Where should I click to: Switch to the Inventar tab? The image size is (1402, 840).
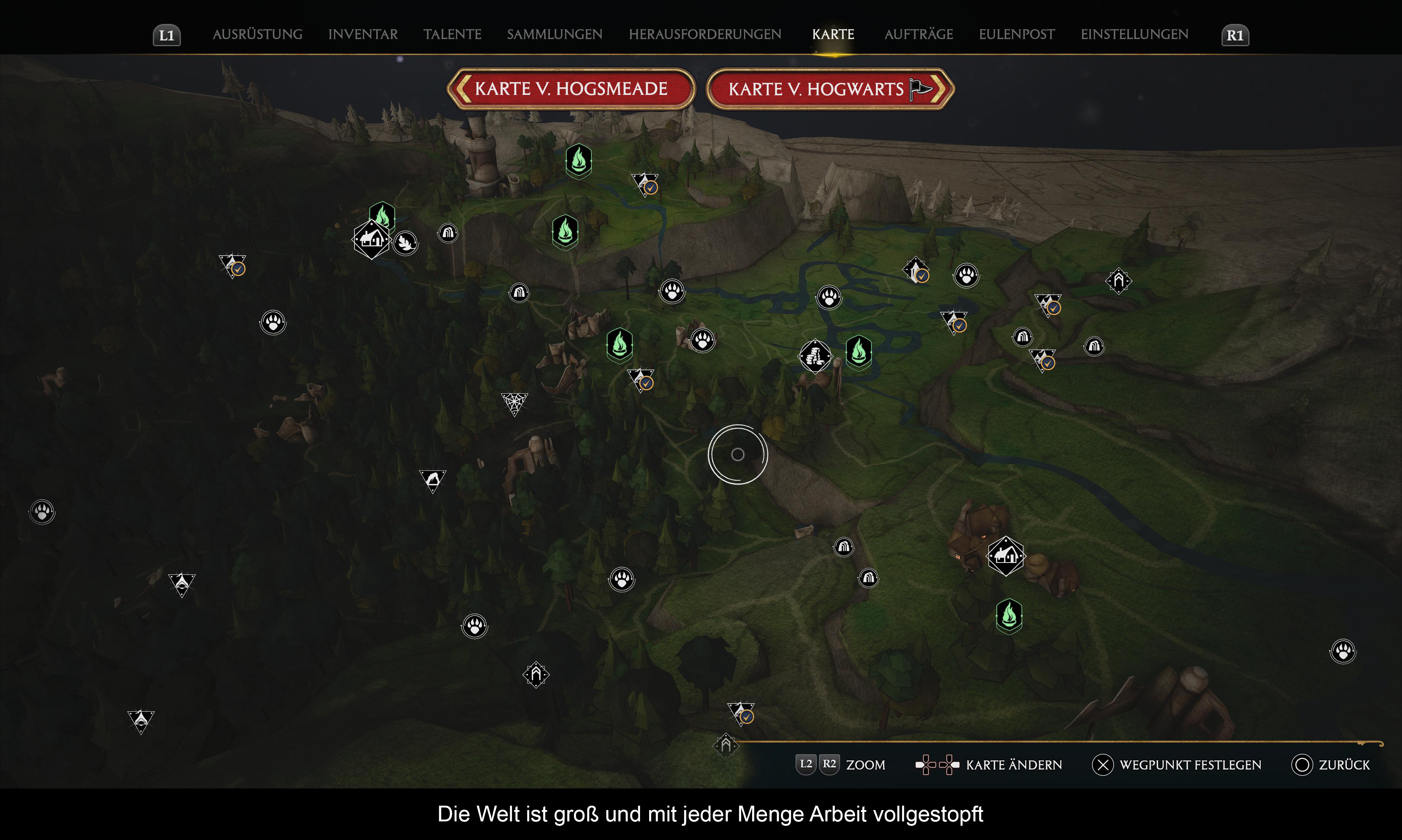(x=363, y=35)
